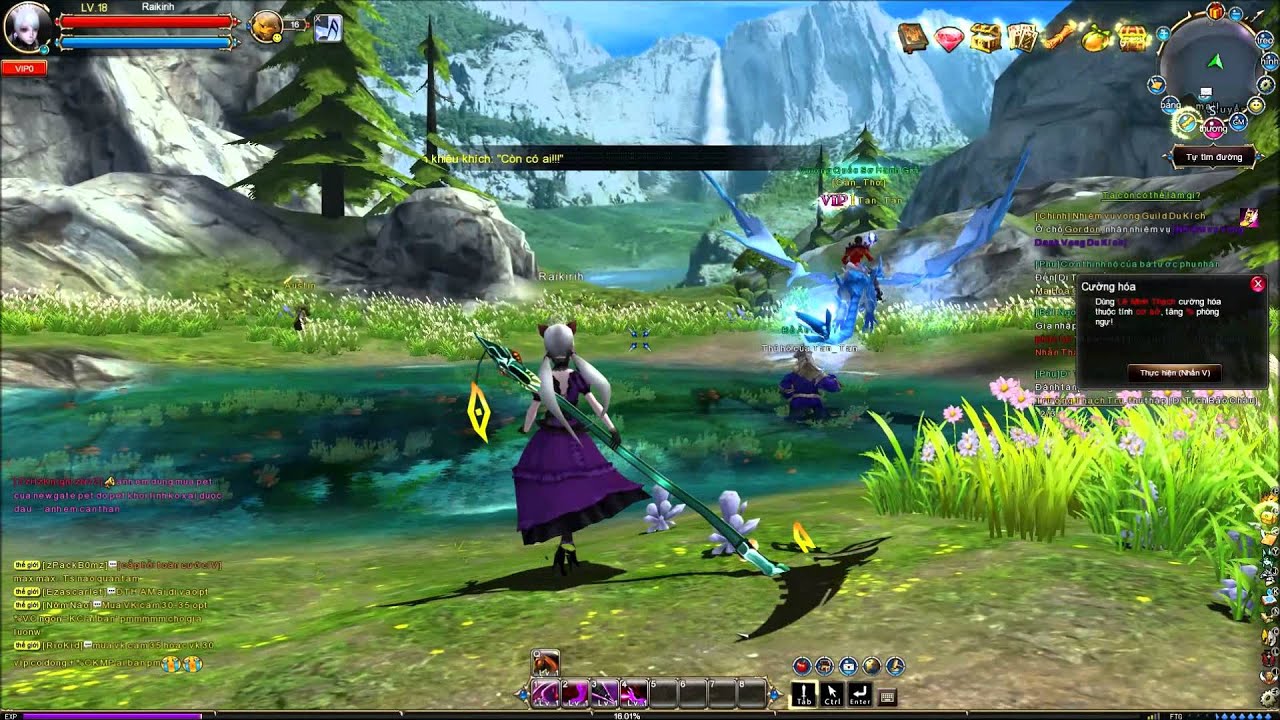The image size is (1280, 720).
Task: Expand the on-screen keyboard icon bottom-right
Action: tap(888, 695)
